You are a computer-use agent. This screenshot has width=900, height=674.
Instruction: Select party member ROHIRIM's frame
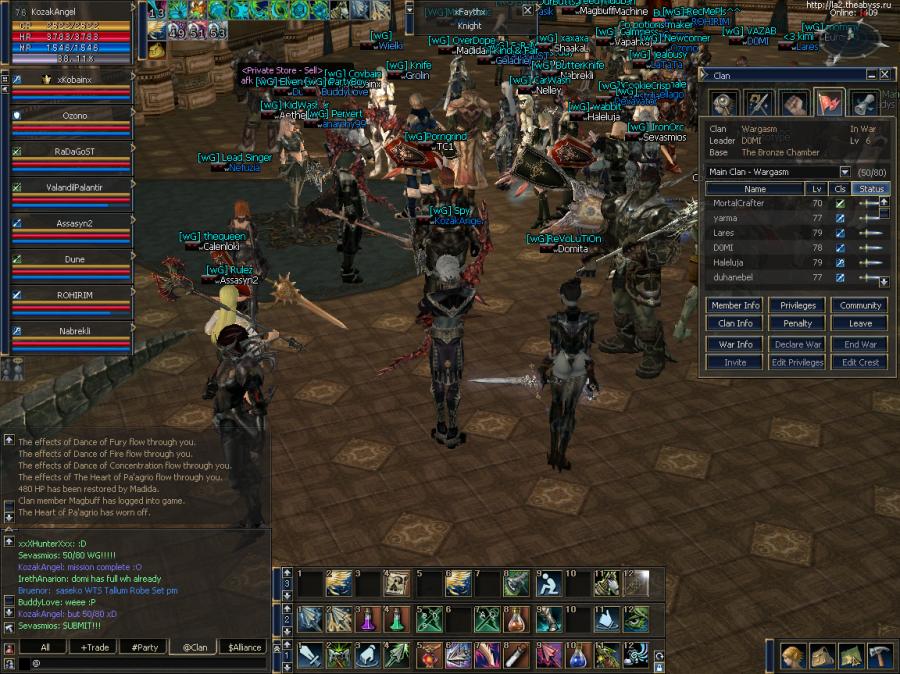tap(72, 295)
